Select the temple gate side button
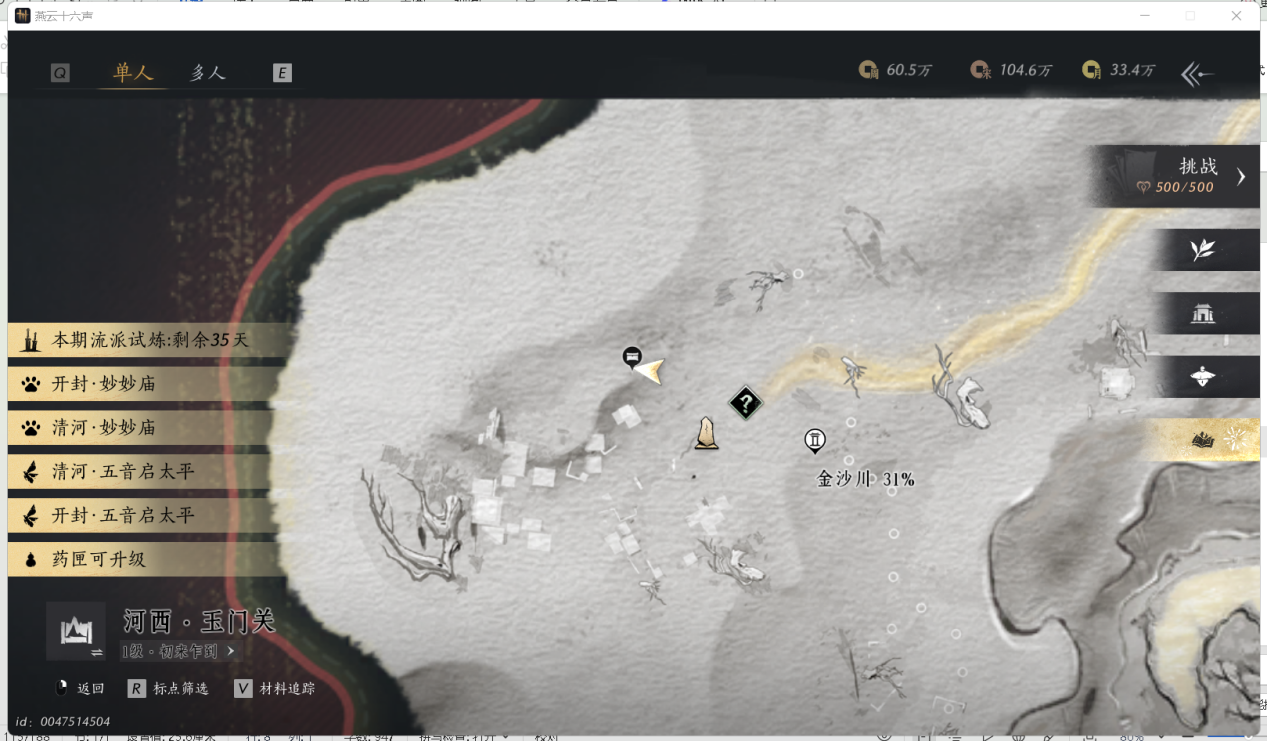This screenshot has height=741, width=1267. pyautogui.click(x=1203, y=314)
